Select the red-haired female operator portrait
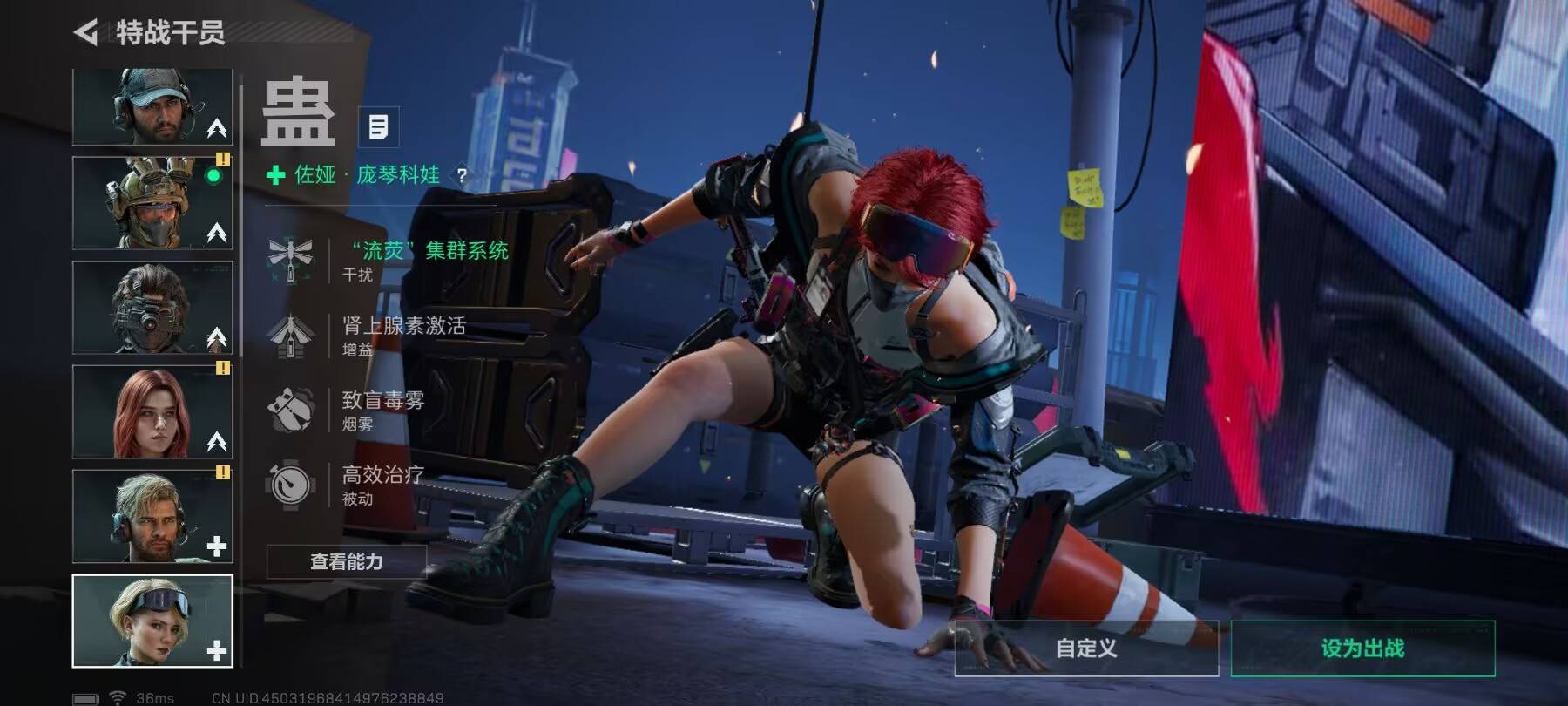Screen dimensions: 1568x706 (x=152, y=412)
